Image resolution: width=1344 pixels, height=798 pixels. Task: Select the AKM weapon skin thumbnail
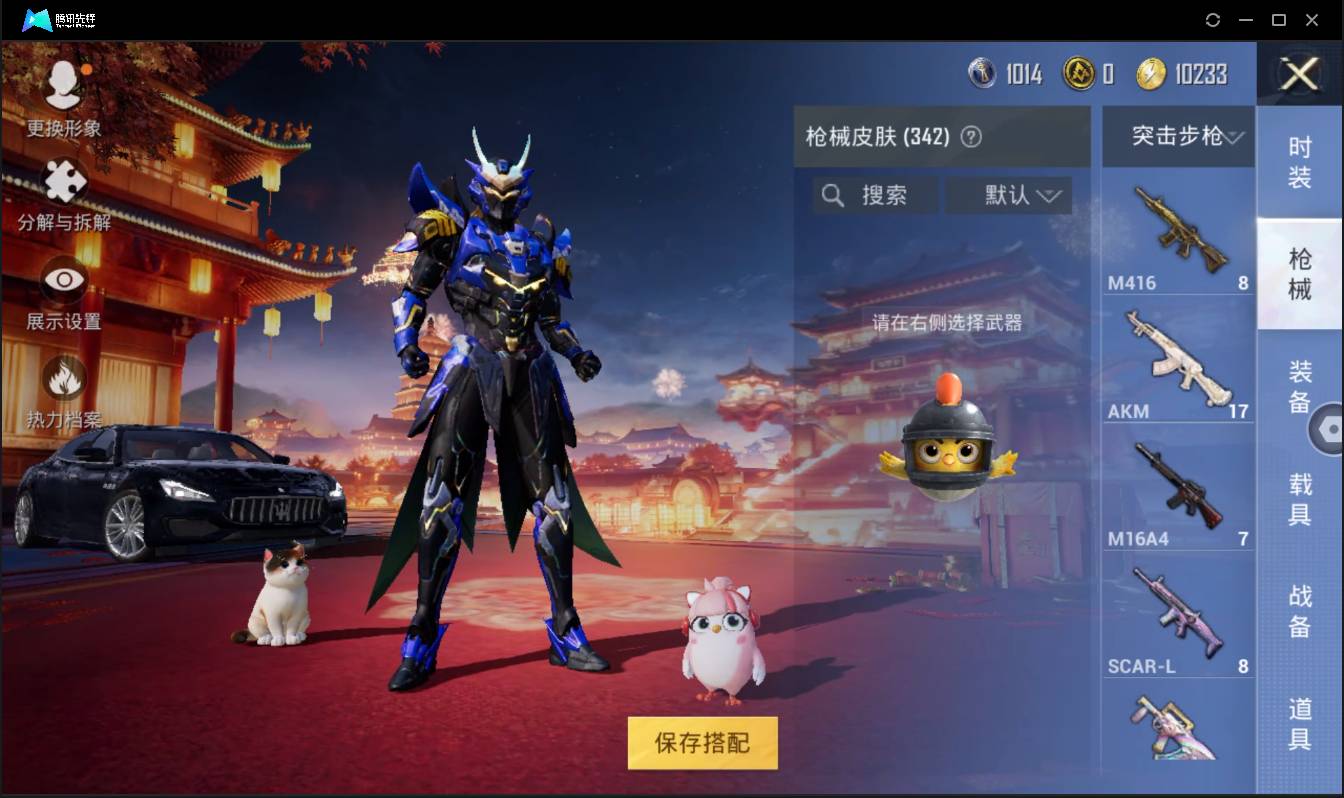pyautogui.click(x=1177, y=360)
